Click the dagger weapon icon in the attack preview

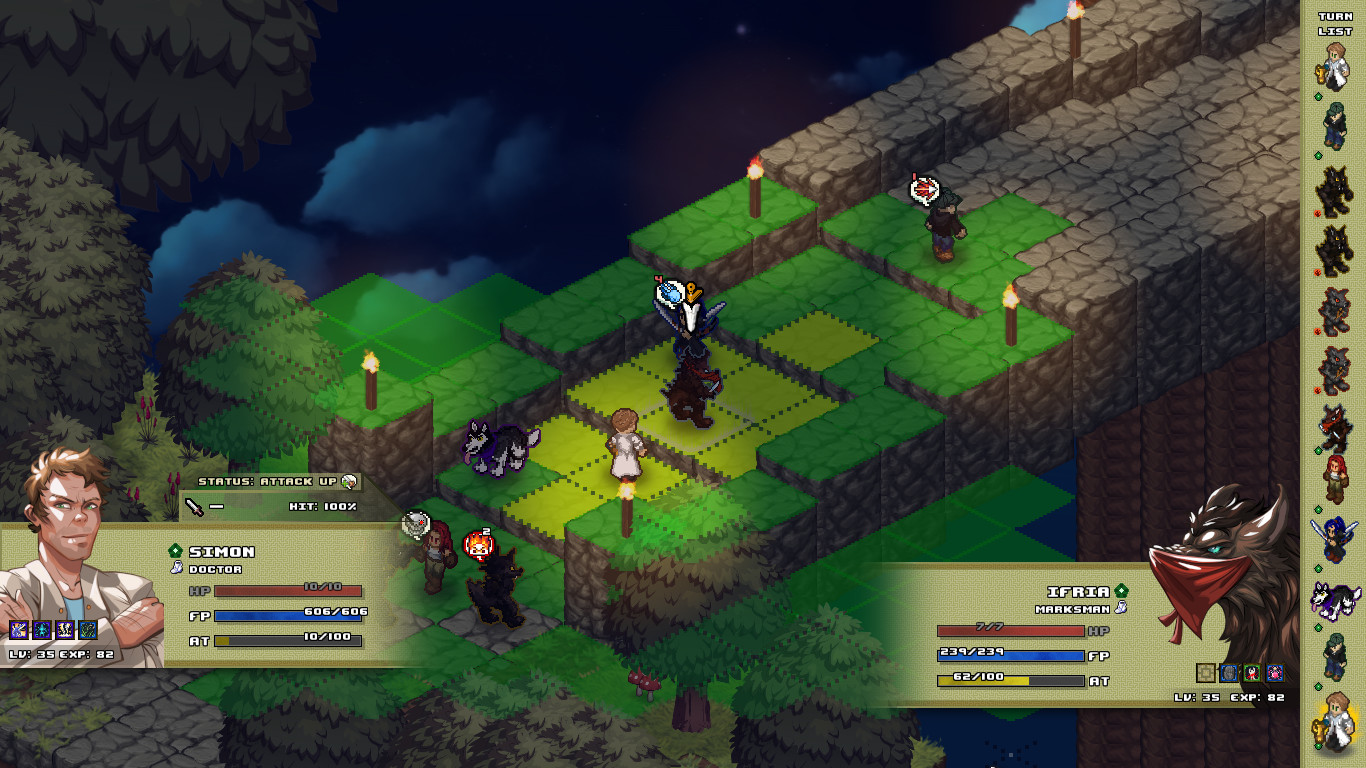192,507
